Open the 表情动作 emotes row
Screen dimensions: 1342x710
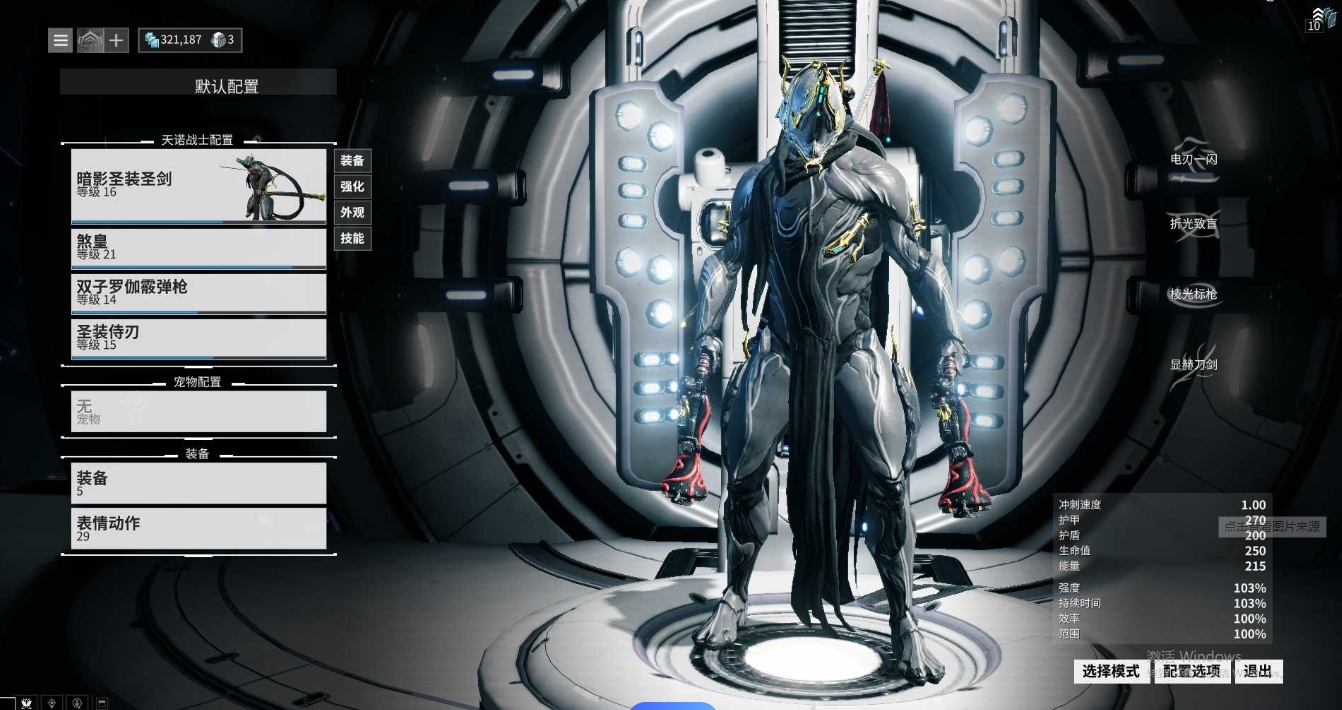[x=198, y=528]
